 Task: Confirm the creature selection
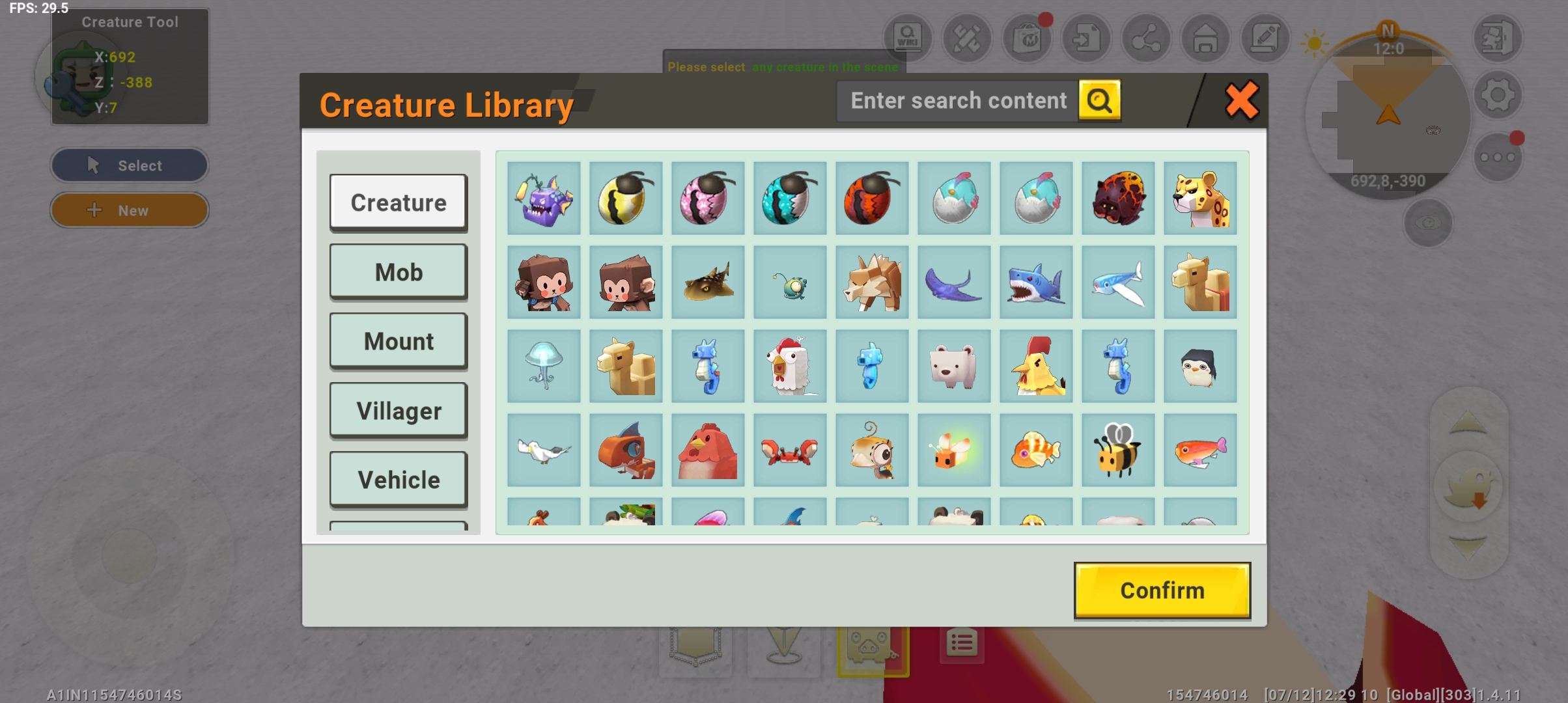coord(1162,590)
